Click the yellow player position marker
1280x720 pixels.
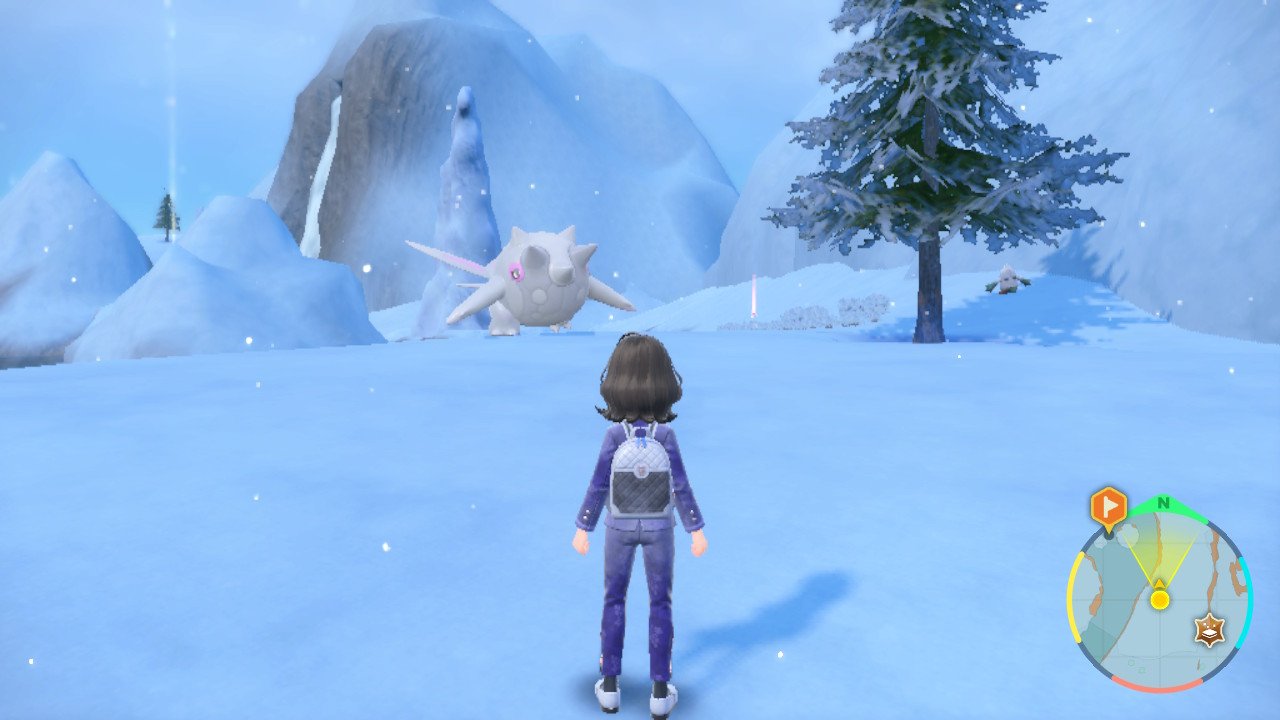tap(1159, 599)
